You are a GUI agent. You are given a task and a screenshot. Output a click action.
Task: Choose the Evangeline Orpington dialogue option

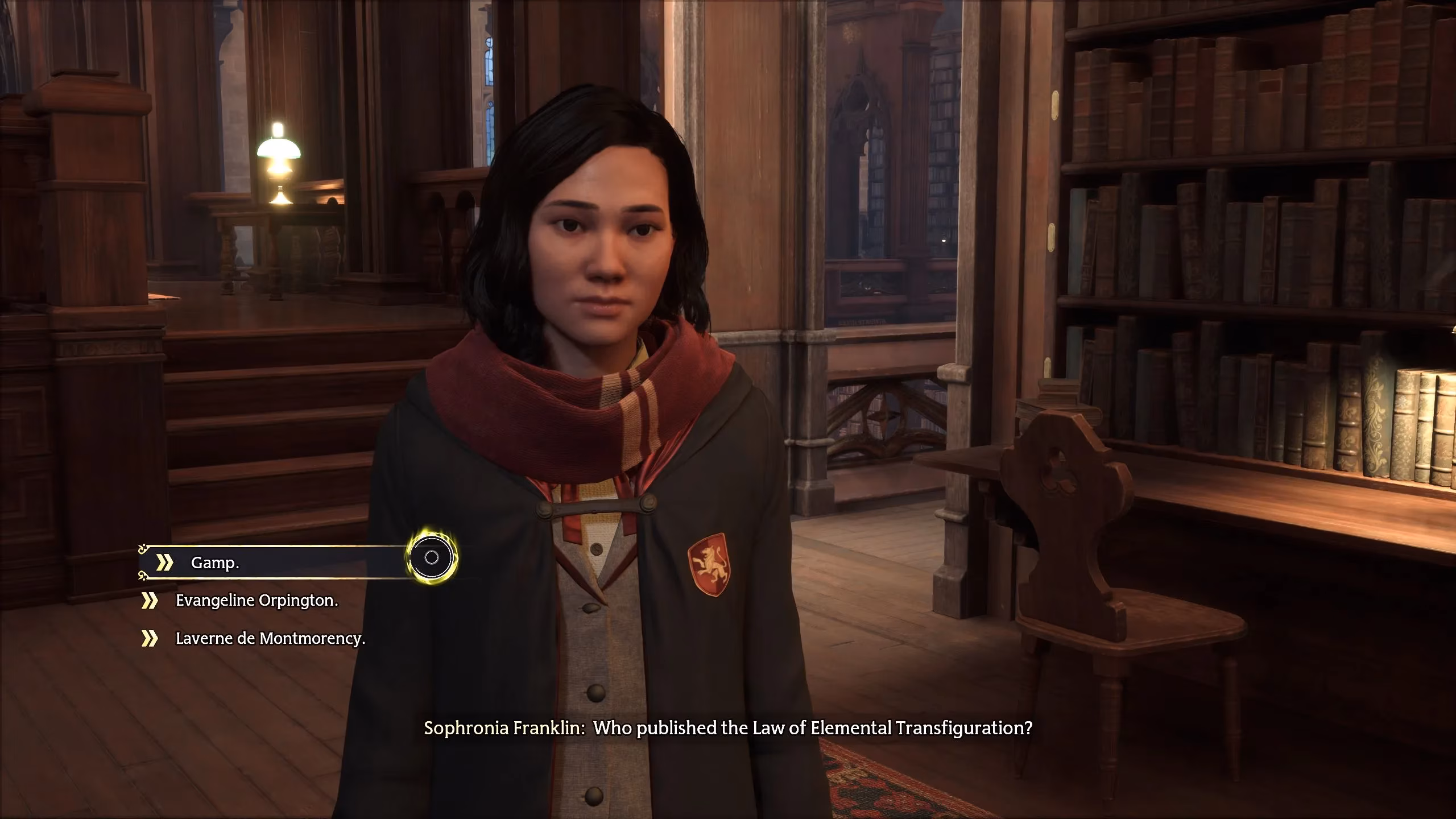coord(255,601)
